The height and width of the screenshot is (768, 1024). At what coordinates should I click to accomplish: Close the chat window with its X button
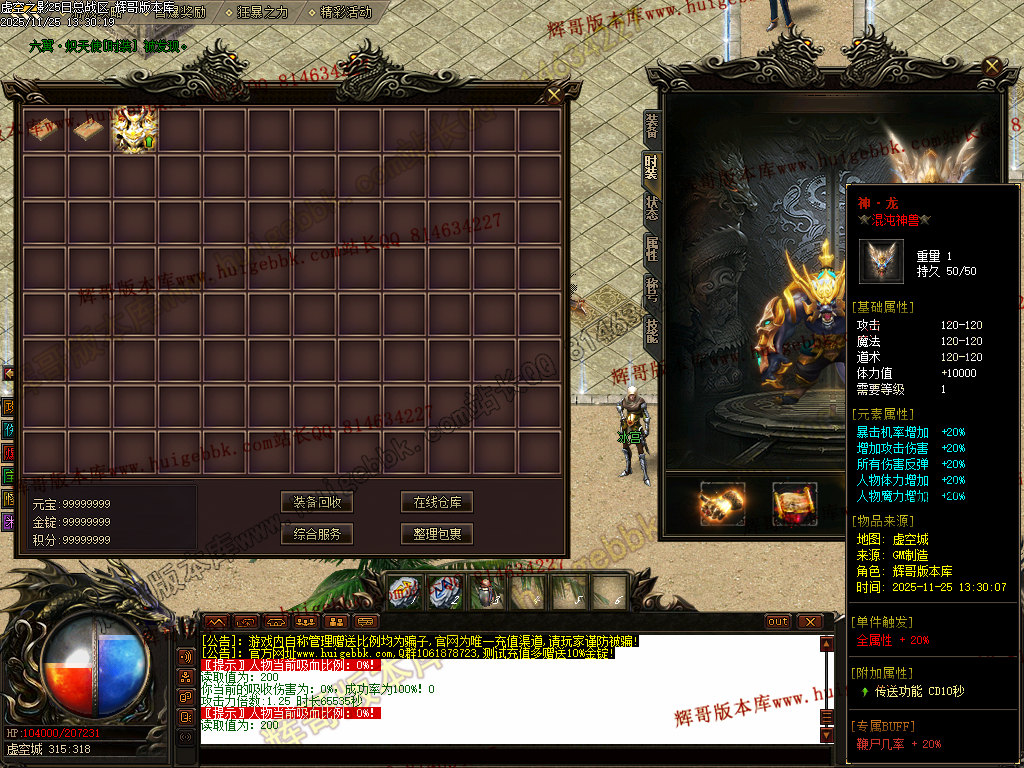click(809, 621)
